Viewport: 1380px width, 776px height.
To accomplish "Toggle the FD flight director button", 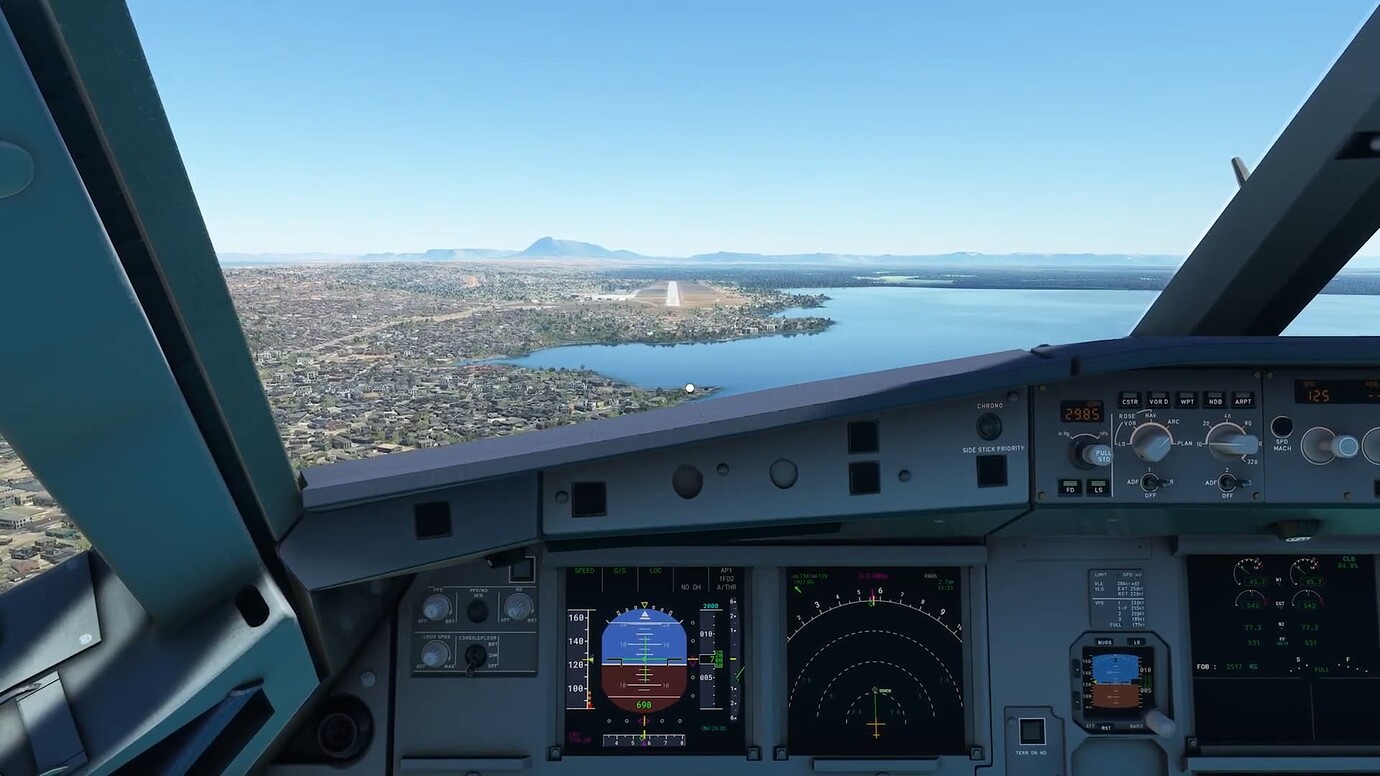I will point(1070,490).
